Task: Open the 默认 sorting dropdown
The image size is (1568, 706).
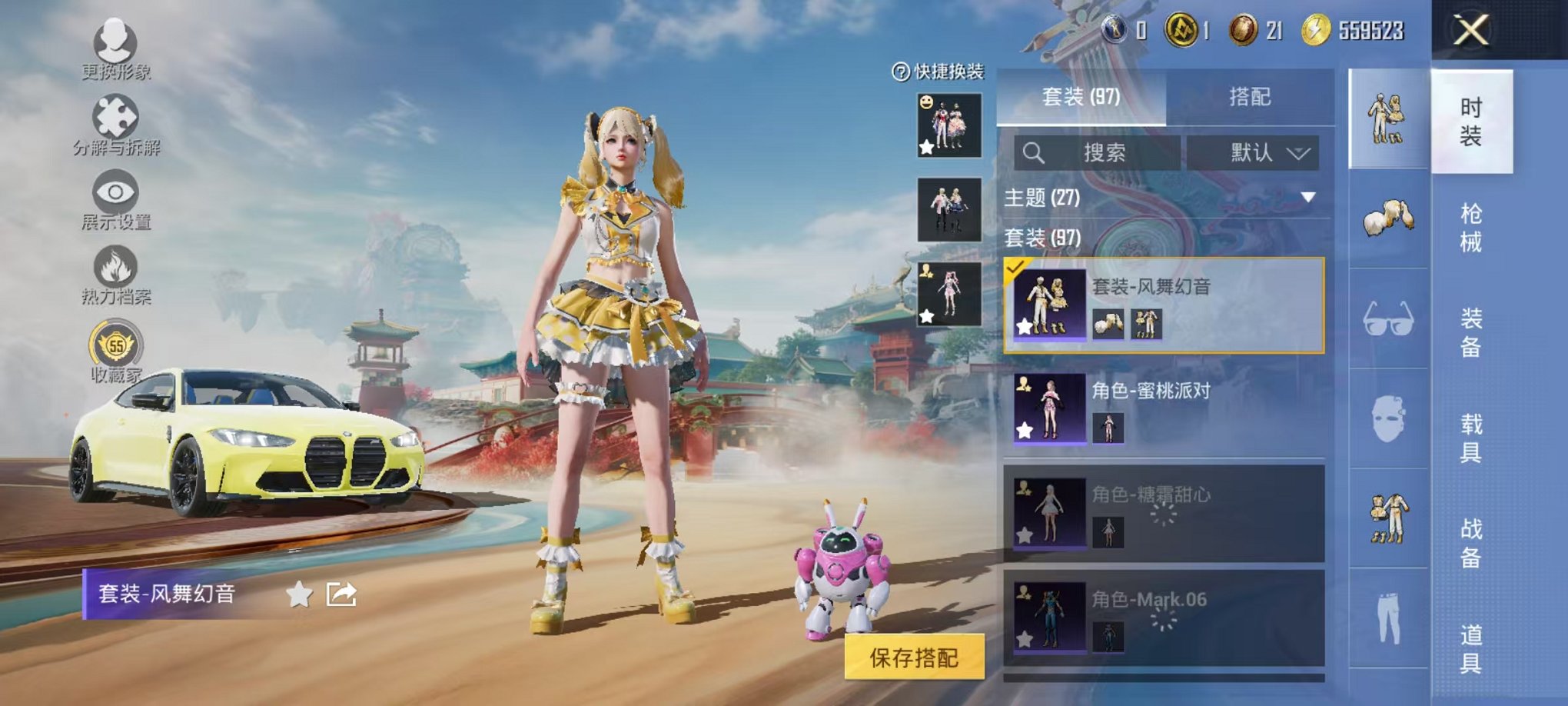Action: [1253, 152]
